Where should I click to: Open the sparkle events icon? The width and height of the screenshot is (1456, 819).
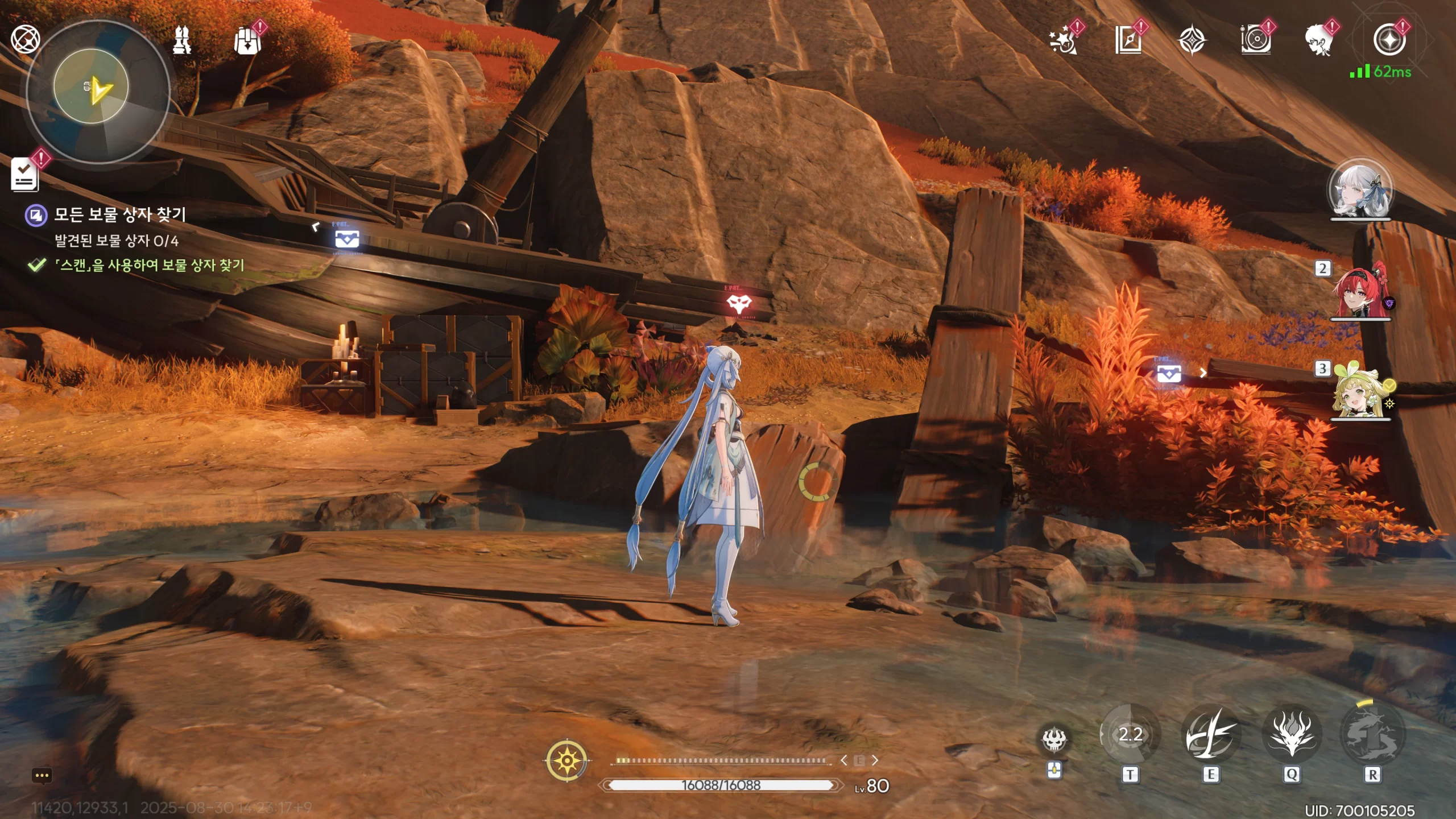[1064, 41]
